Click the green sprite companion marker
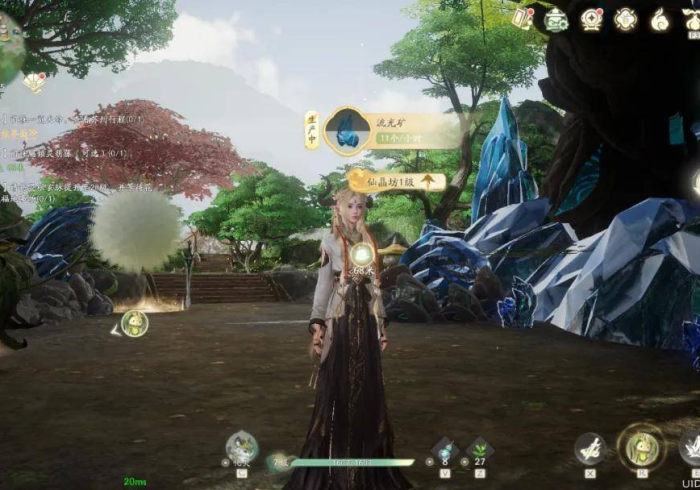Image resolution: width=700 pixels, height=490 pixels. 134,323
